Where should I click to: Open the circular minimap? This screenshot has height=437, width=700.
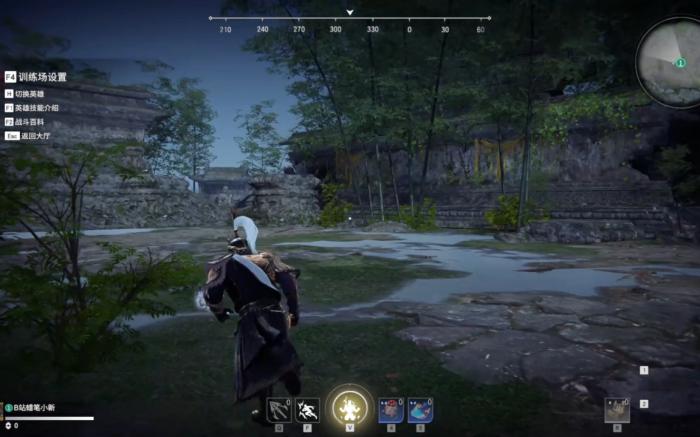click(671, 62)
